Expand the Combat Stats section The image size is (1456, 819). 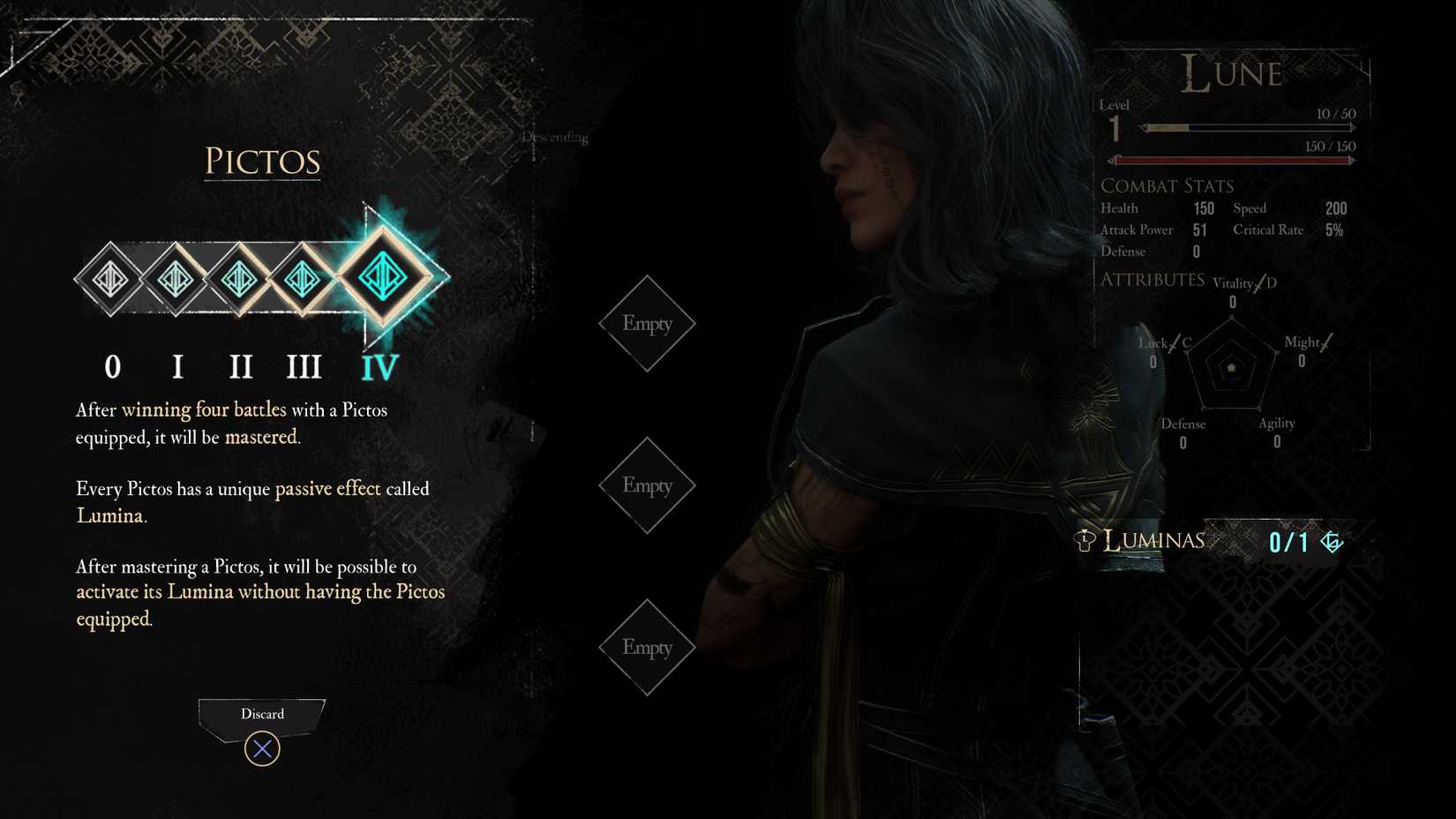pos(1167,186)
